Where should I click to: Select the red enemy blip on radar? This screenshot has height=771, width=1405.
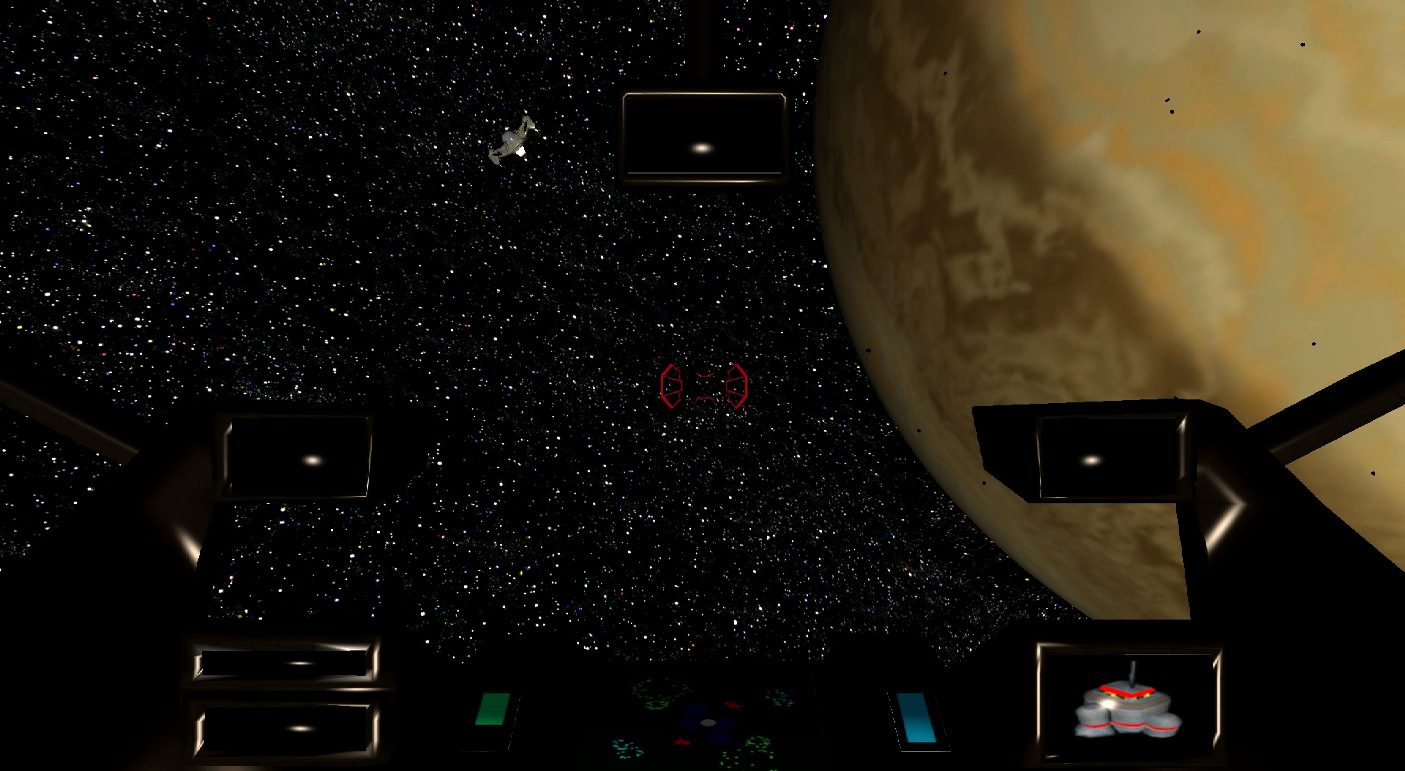734,706
